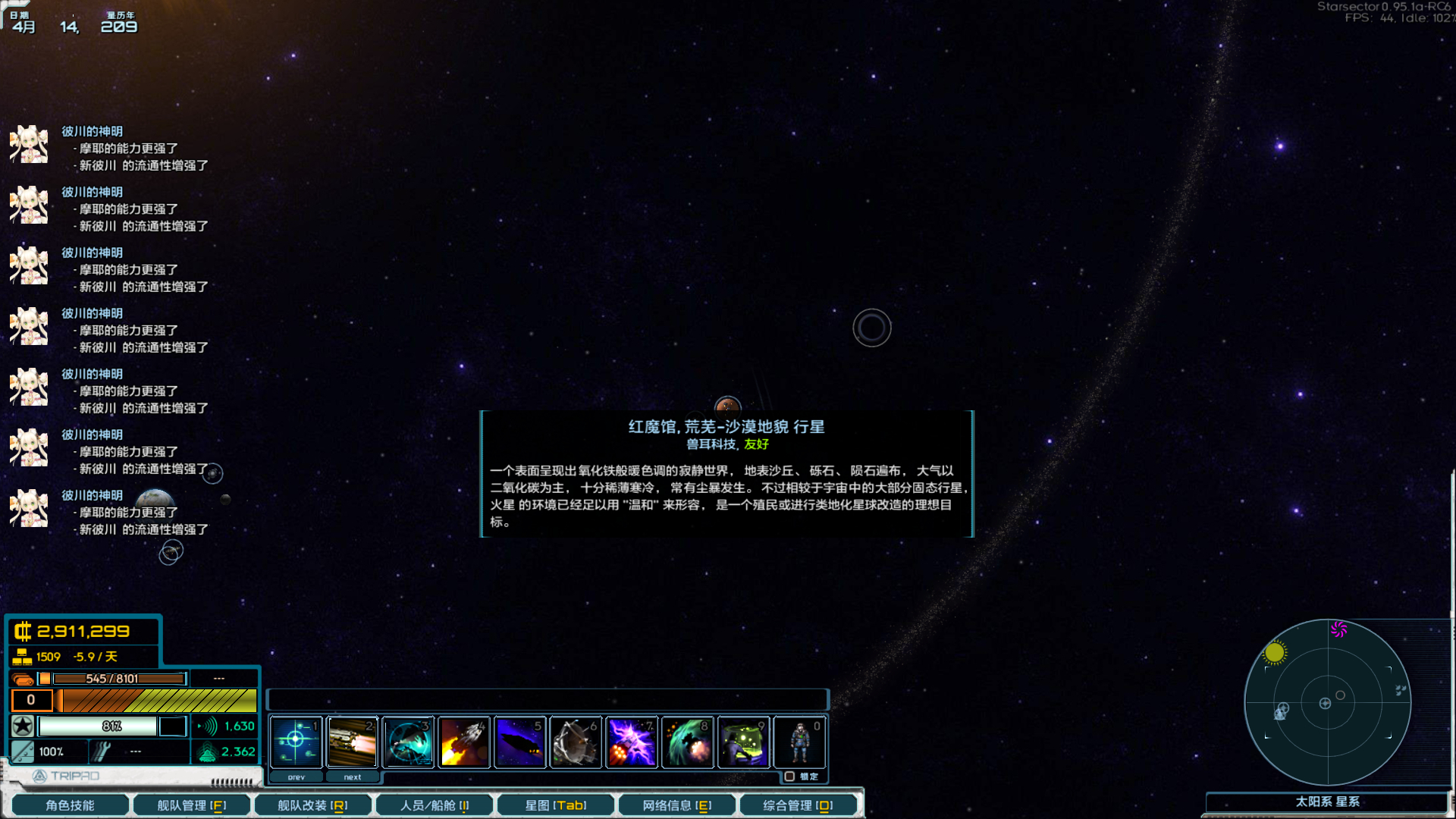Click the 81% experience progress bar

[97, 726]
